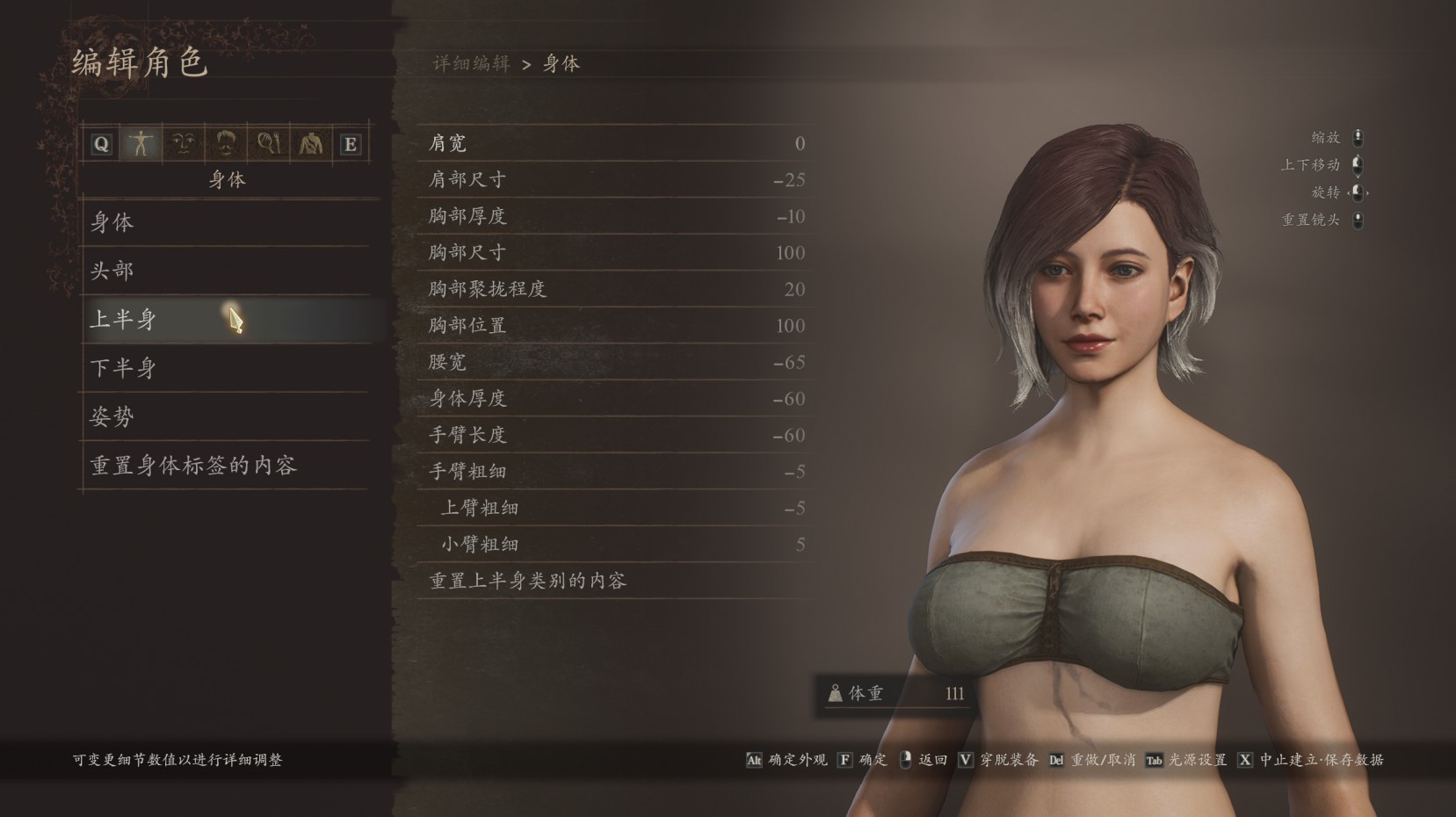The height and width of the screenshot is (817, 1456).
Task: Open the face editing icon tab
Action: tap(184, 142)
